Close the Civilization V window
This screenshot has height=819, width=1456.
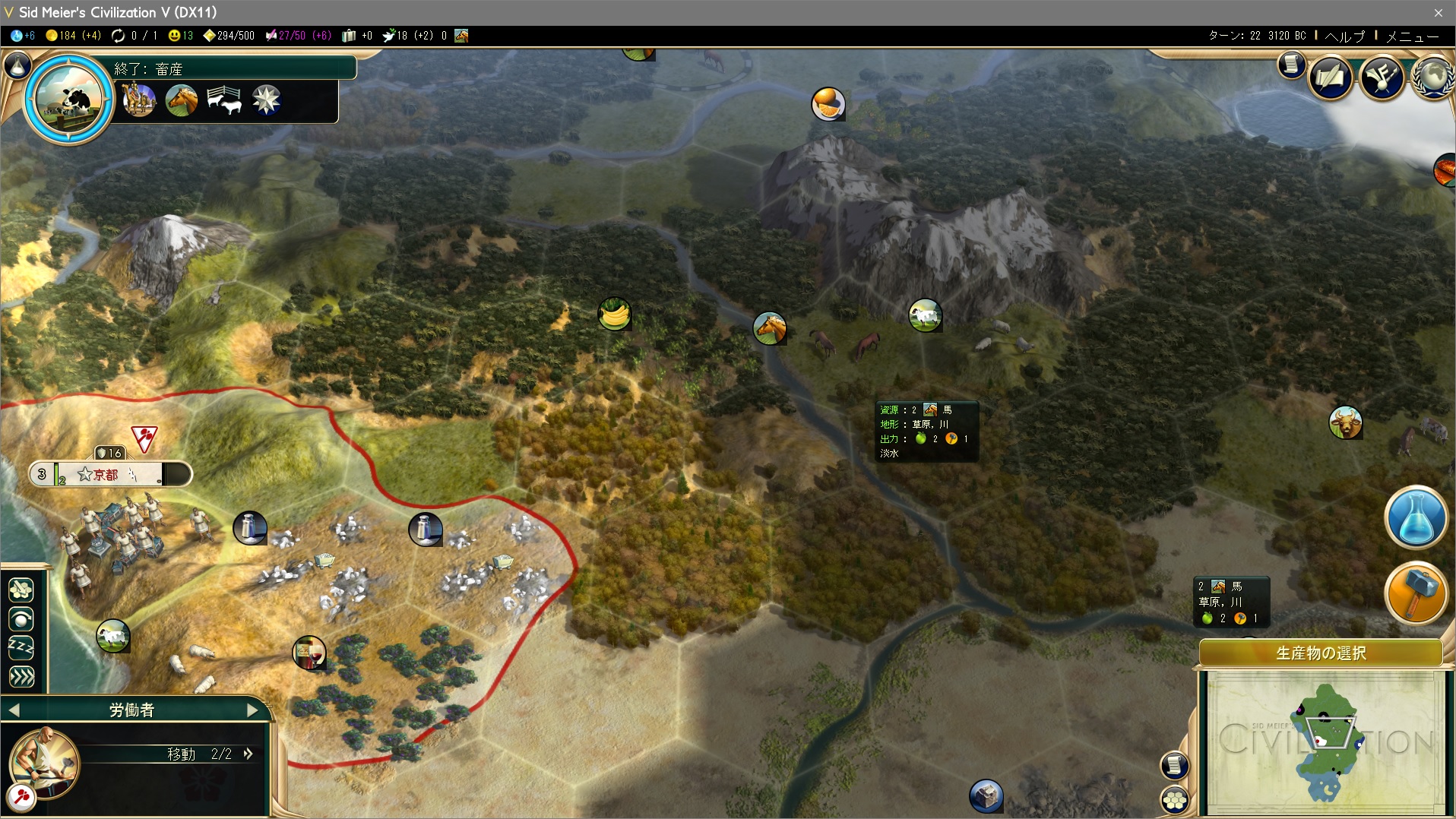[1438, 12]
